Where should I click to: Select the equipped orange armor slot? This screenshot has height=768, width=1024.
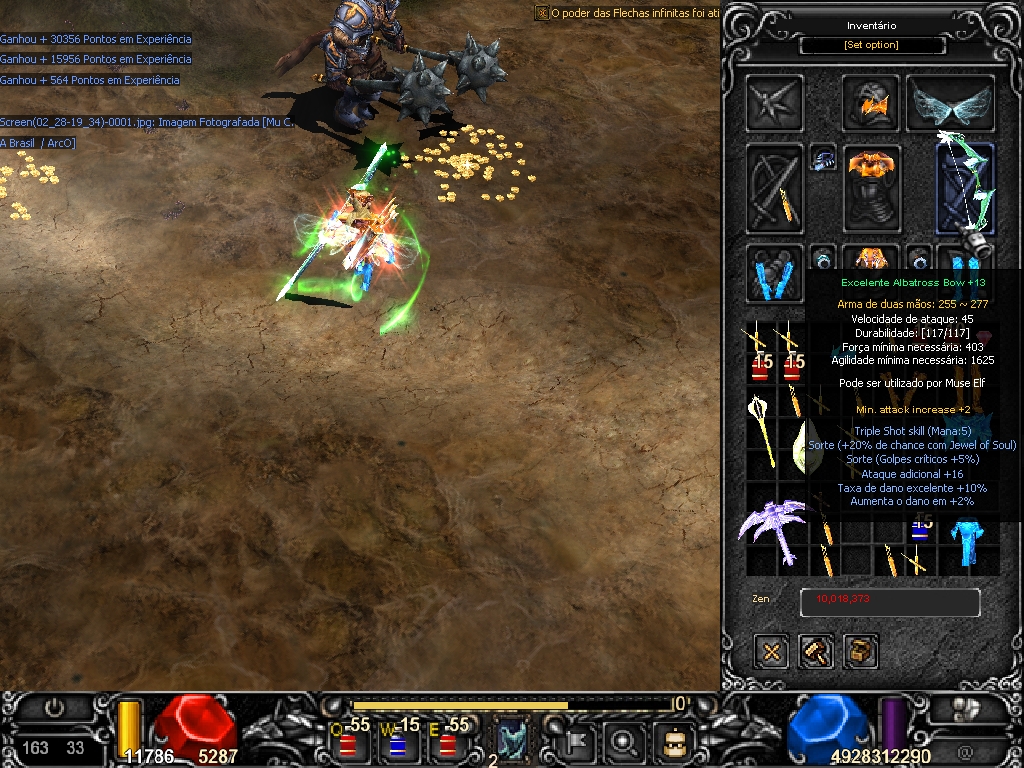pyautogui.click(x=872, y=188)
